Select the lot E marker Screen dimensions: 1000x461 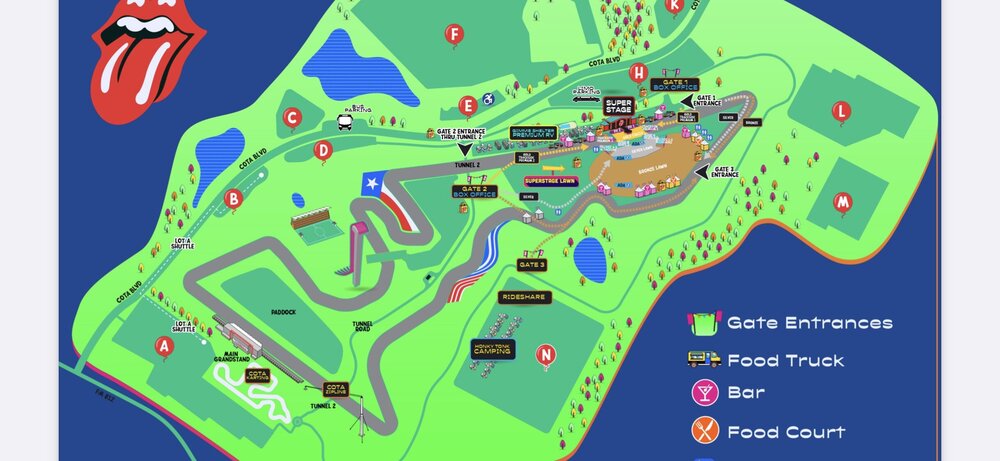[466, 105]
